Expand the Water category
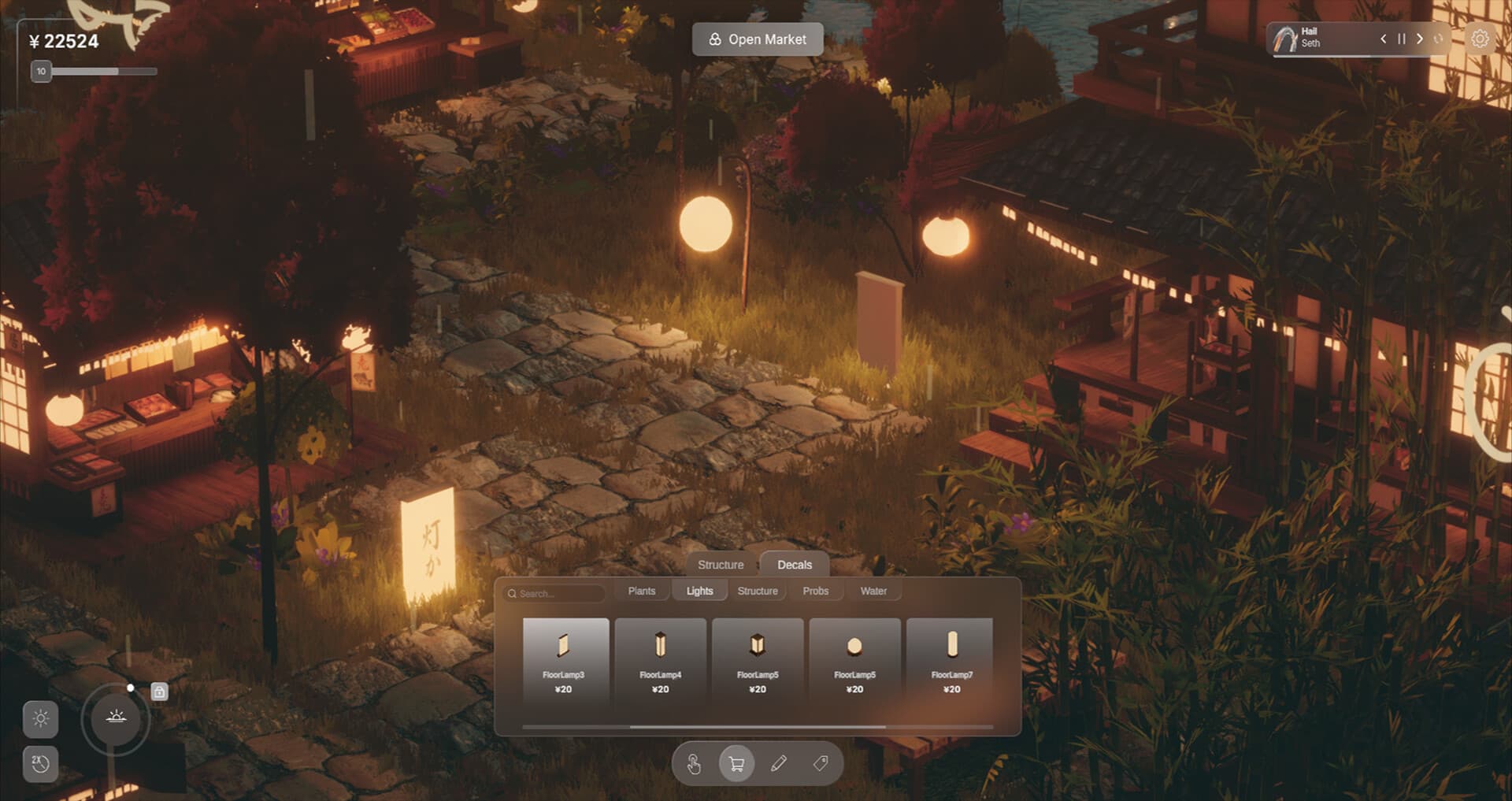The image size is (1512, 801). 874,591
